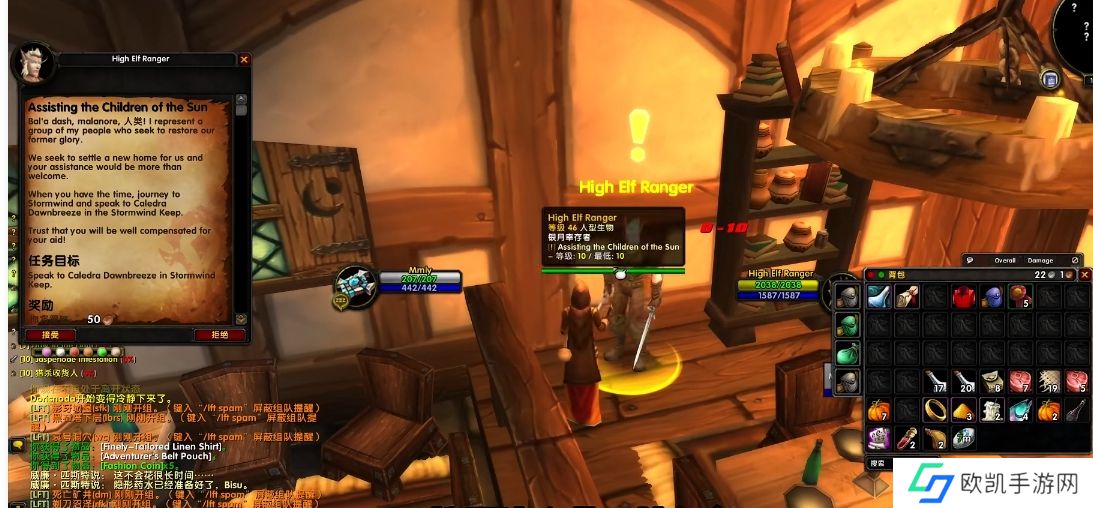The image size is (1093, 508).
Task: Select the cheese wedge stack of 3
Action: (x=963, y=409)
